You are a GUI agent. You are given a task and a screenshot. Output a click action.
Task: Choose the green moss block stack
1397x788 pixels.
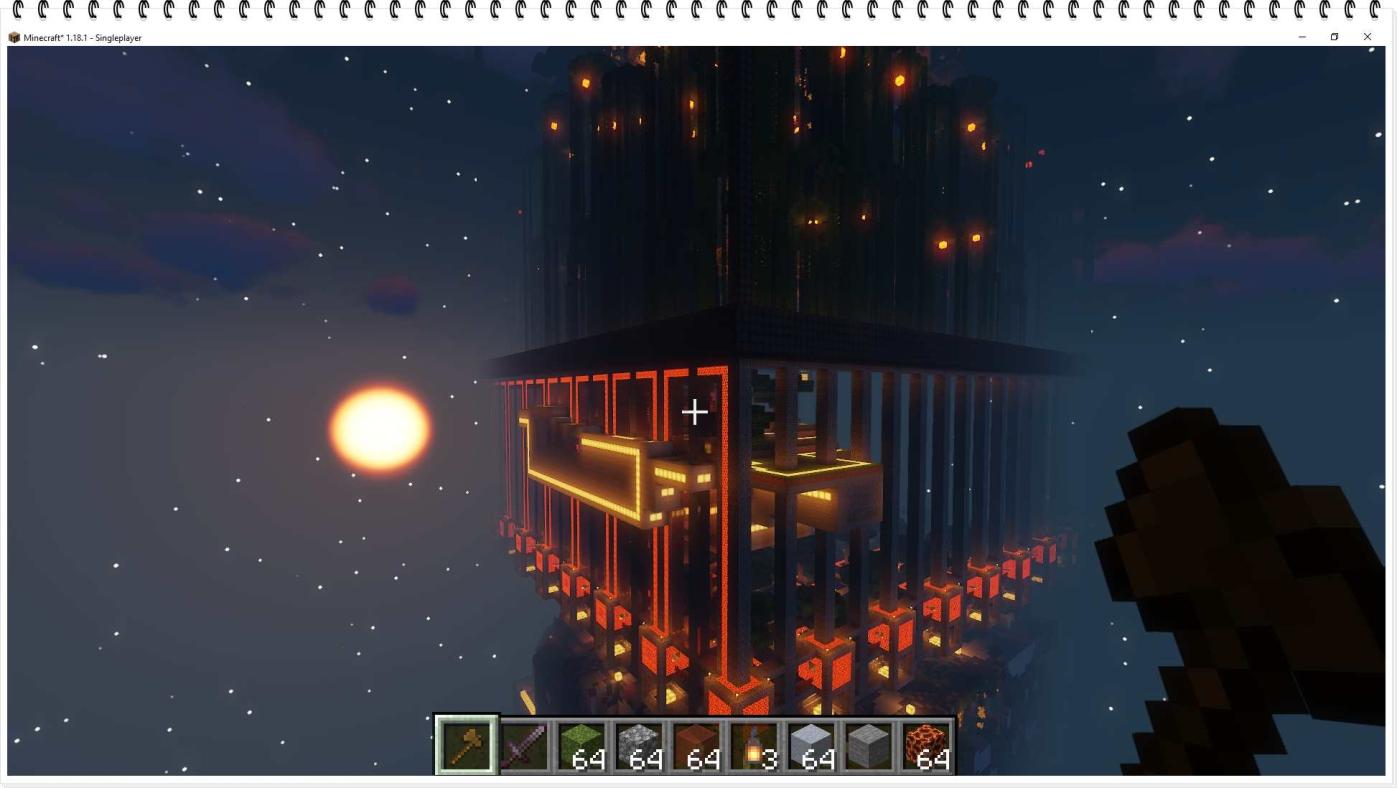click(581, 746)
